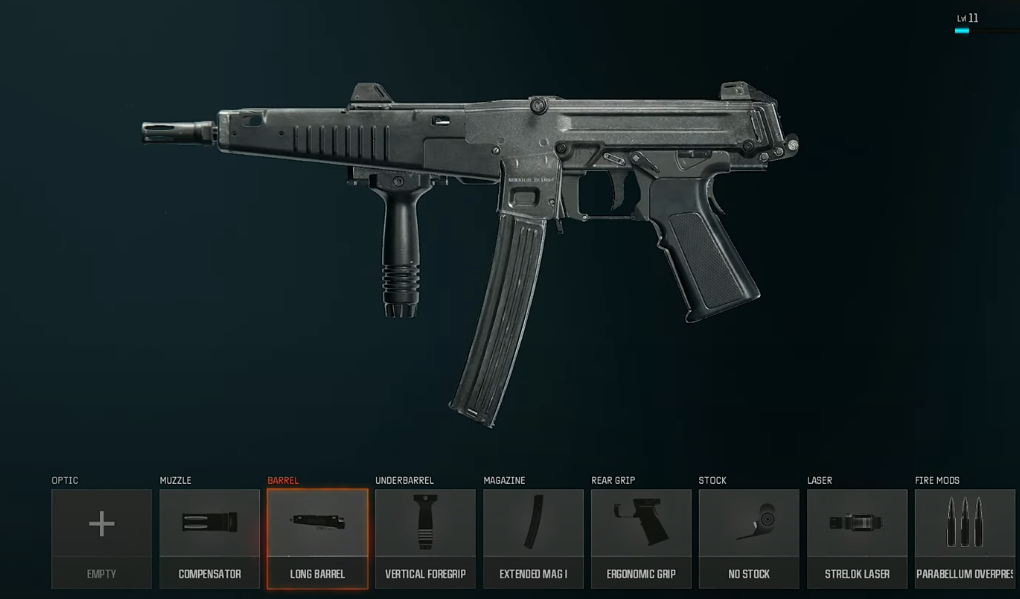The height and width of the screenshot is (599, 1020).
Task: Open the Compensator muzzle slot
Action: 210,538
